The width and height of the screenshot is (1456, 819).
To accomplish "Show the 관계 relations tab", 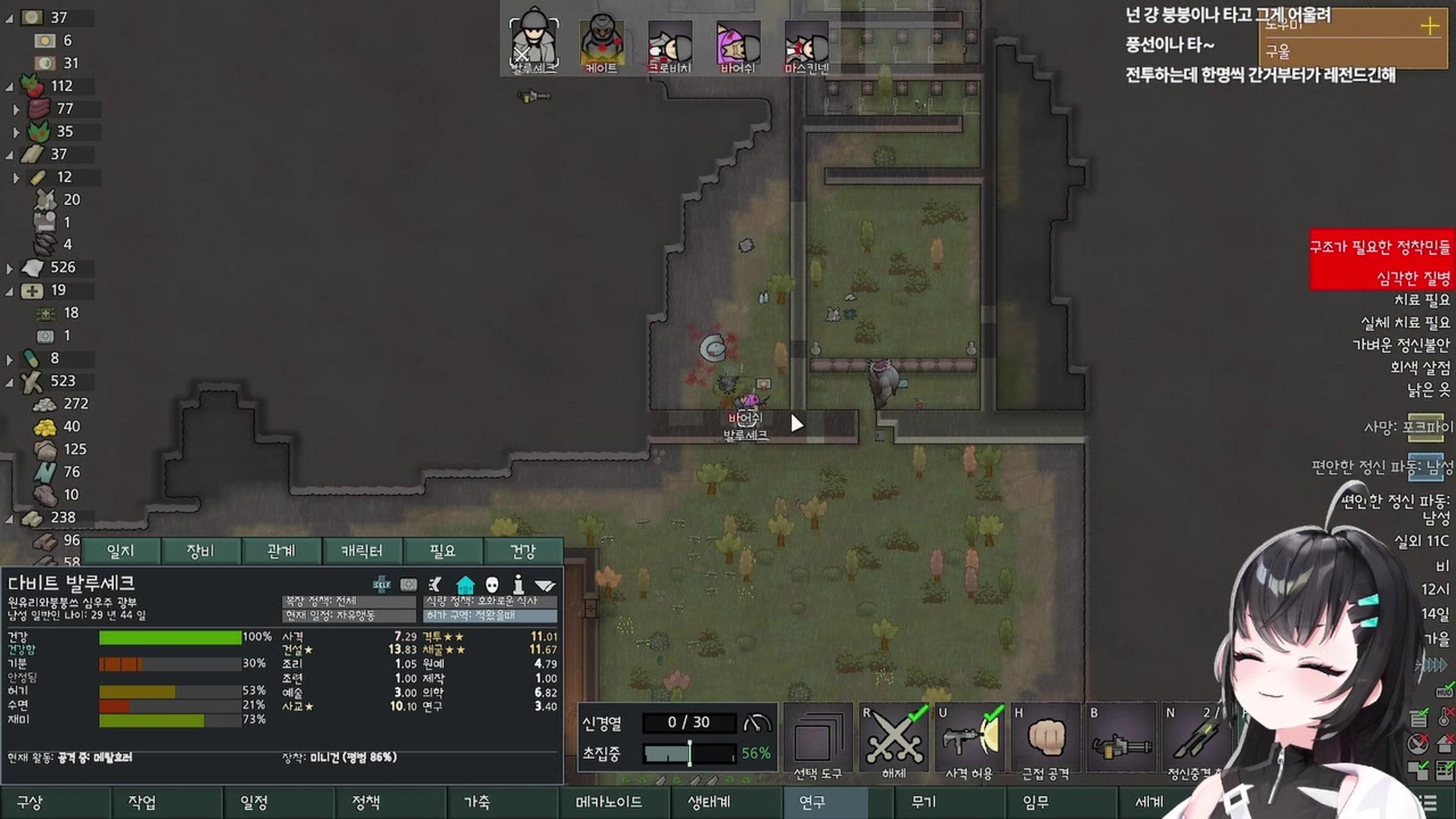I will point(281,551).
